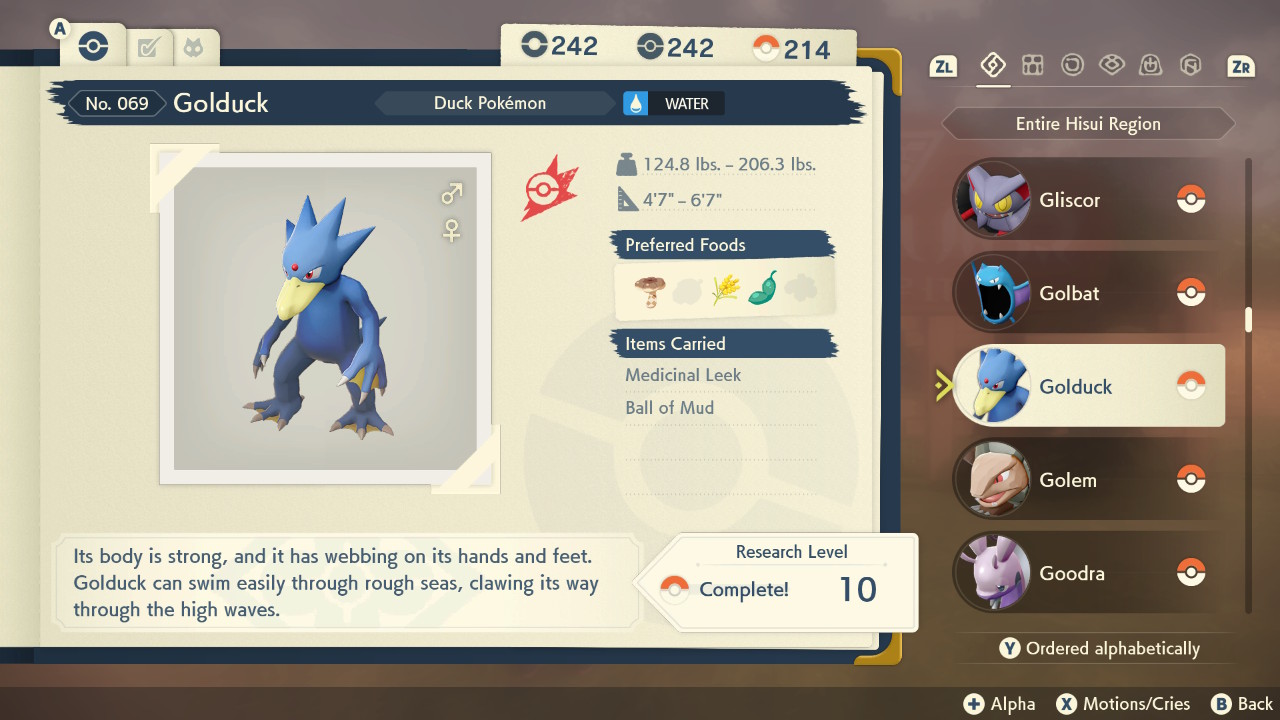Open the cat-face tab
Image resolution: width=1280 pixels, height=720 pixels.
pos(191,47)
